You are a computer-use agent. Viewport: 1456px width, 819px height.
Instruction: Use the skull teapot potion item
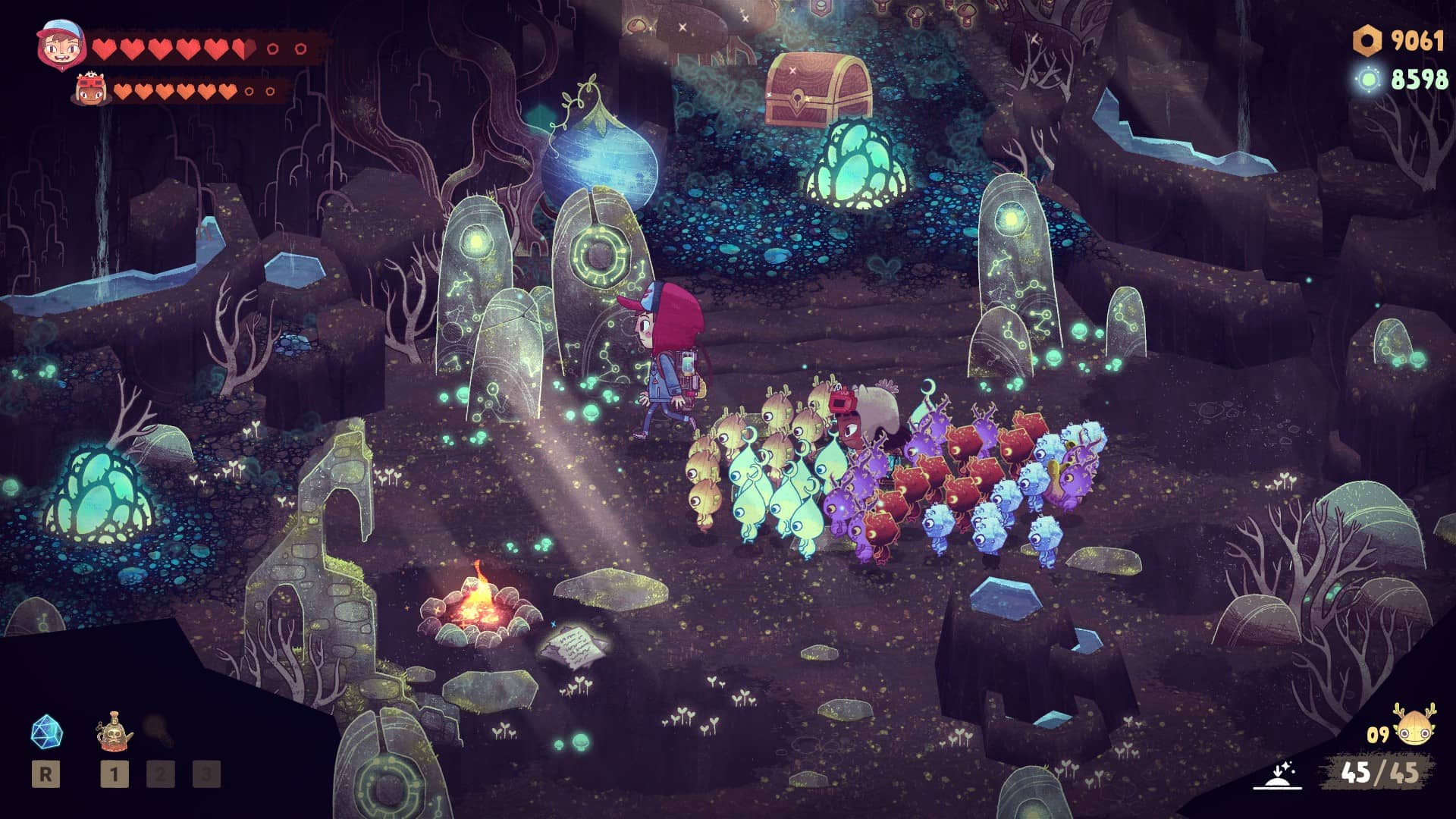click(114, 732)
